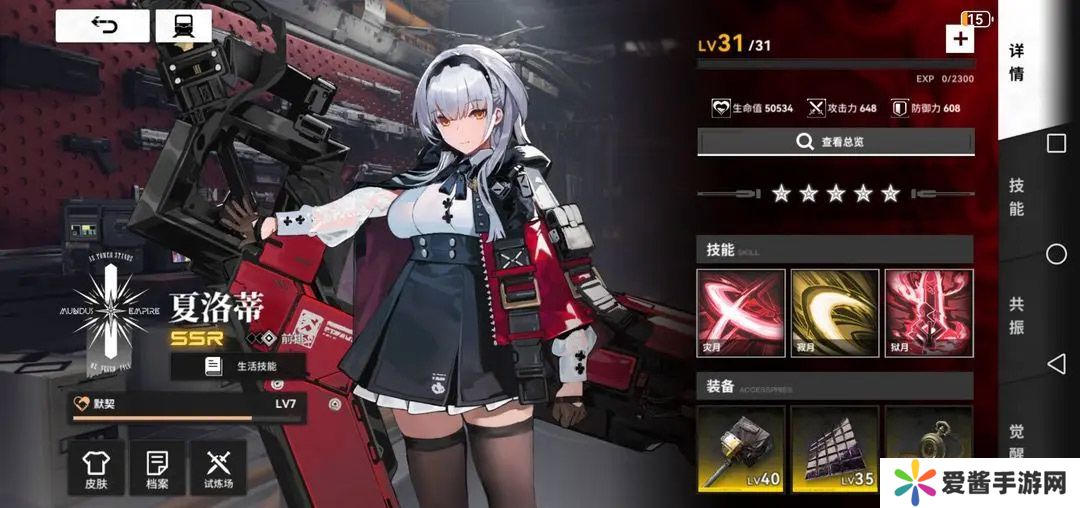This screenshot has width=1080, height=508.
Task: Open the 皮肤 skin menu
Action: (96, 468)
